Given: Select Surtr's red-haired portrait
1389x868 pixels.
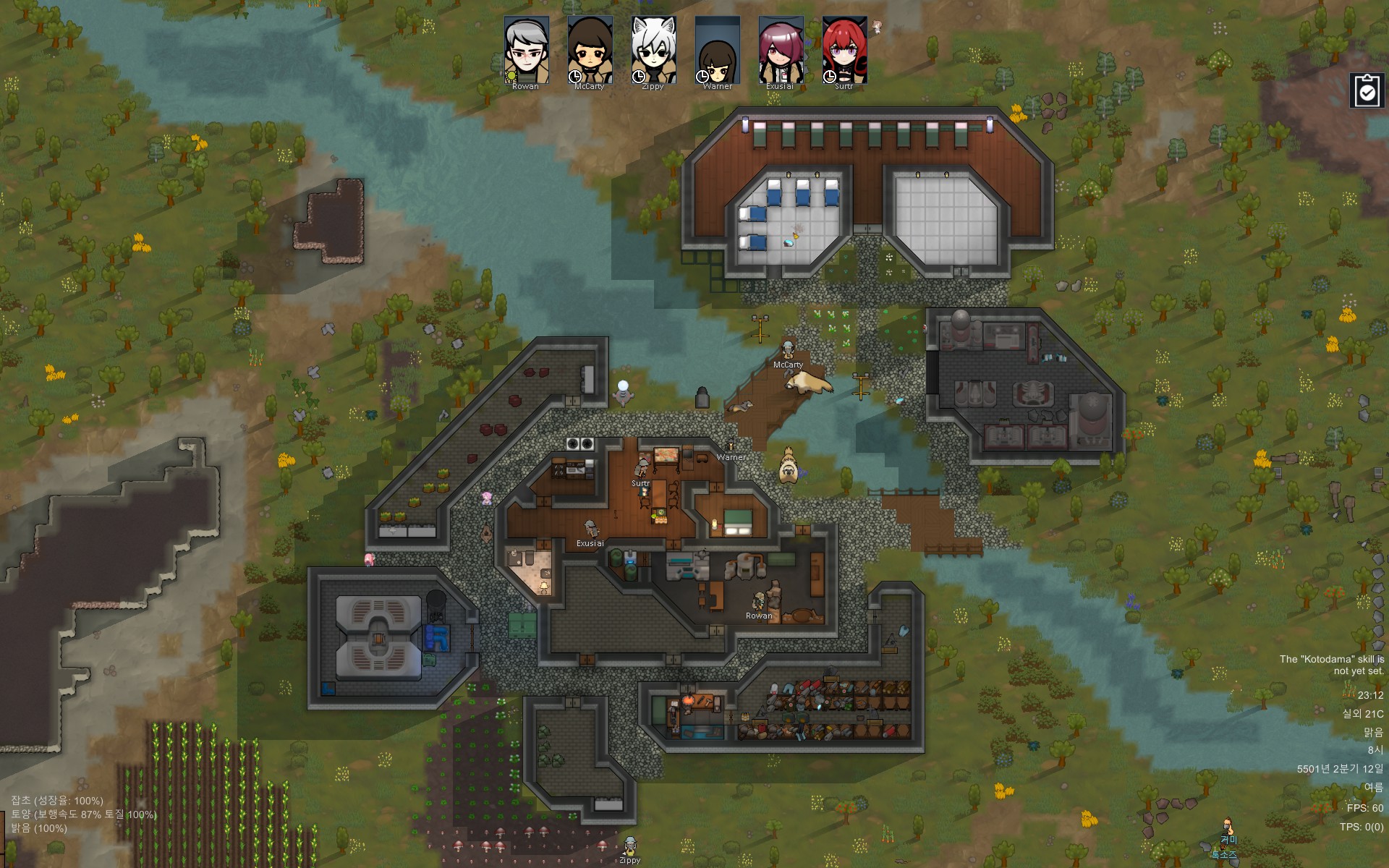Looking at the screenshot, I should click(x=844, y=50).
